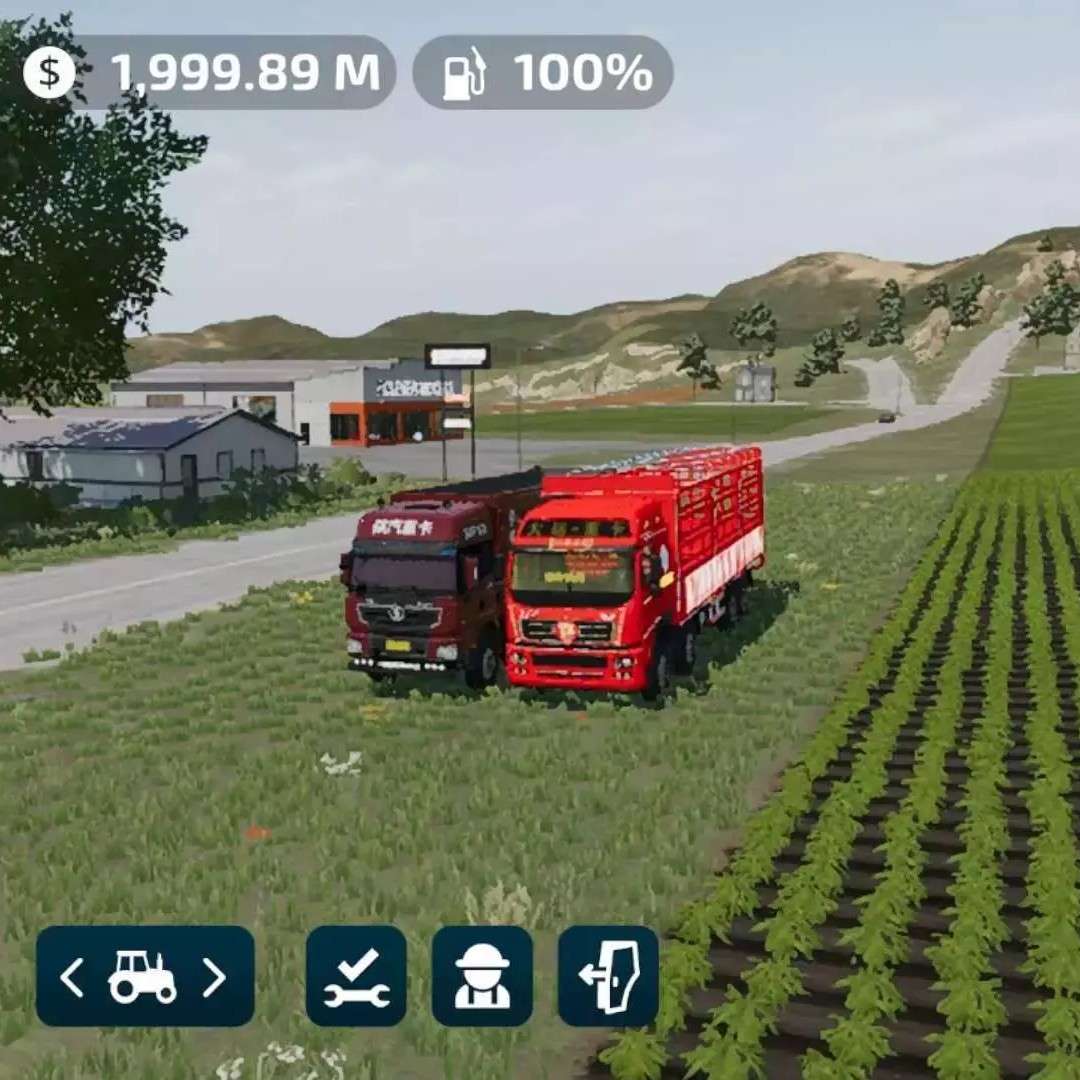Image resolution: width=1080 pixels, height=1080 pixels.
Task: Open the wrench and checkmark tool menu
Action: click(356, 977)
